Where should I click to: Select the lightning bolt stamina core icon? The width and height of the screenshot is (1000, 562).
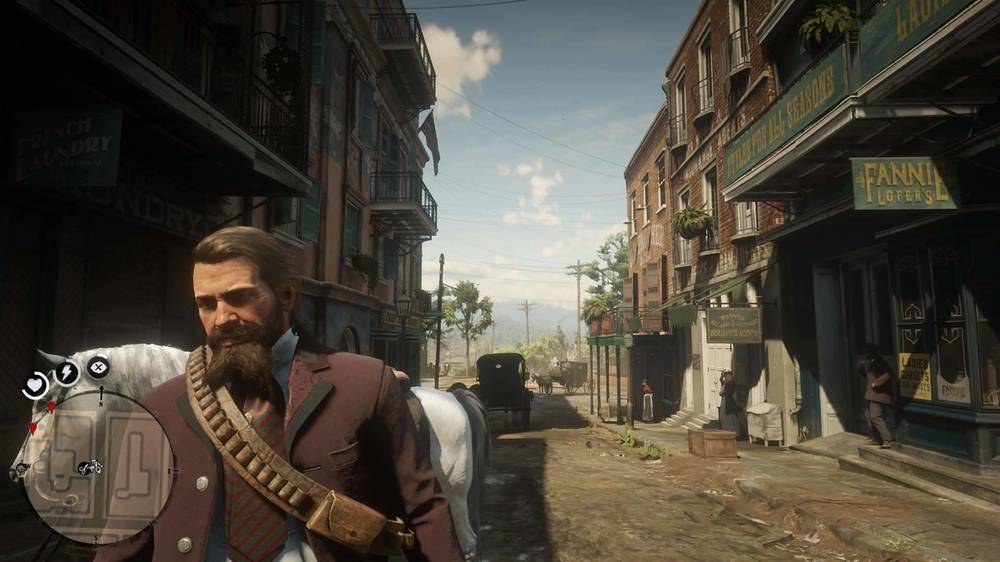pos(66,372)
